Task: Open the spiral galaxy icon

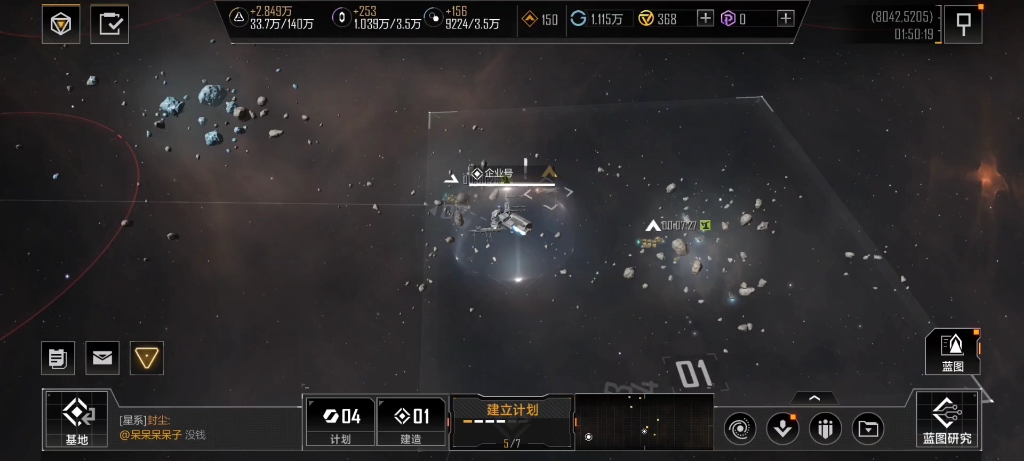Action: (x=740, y=430)
